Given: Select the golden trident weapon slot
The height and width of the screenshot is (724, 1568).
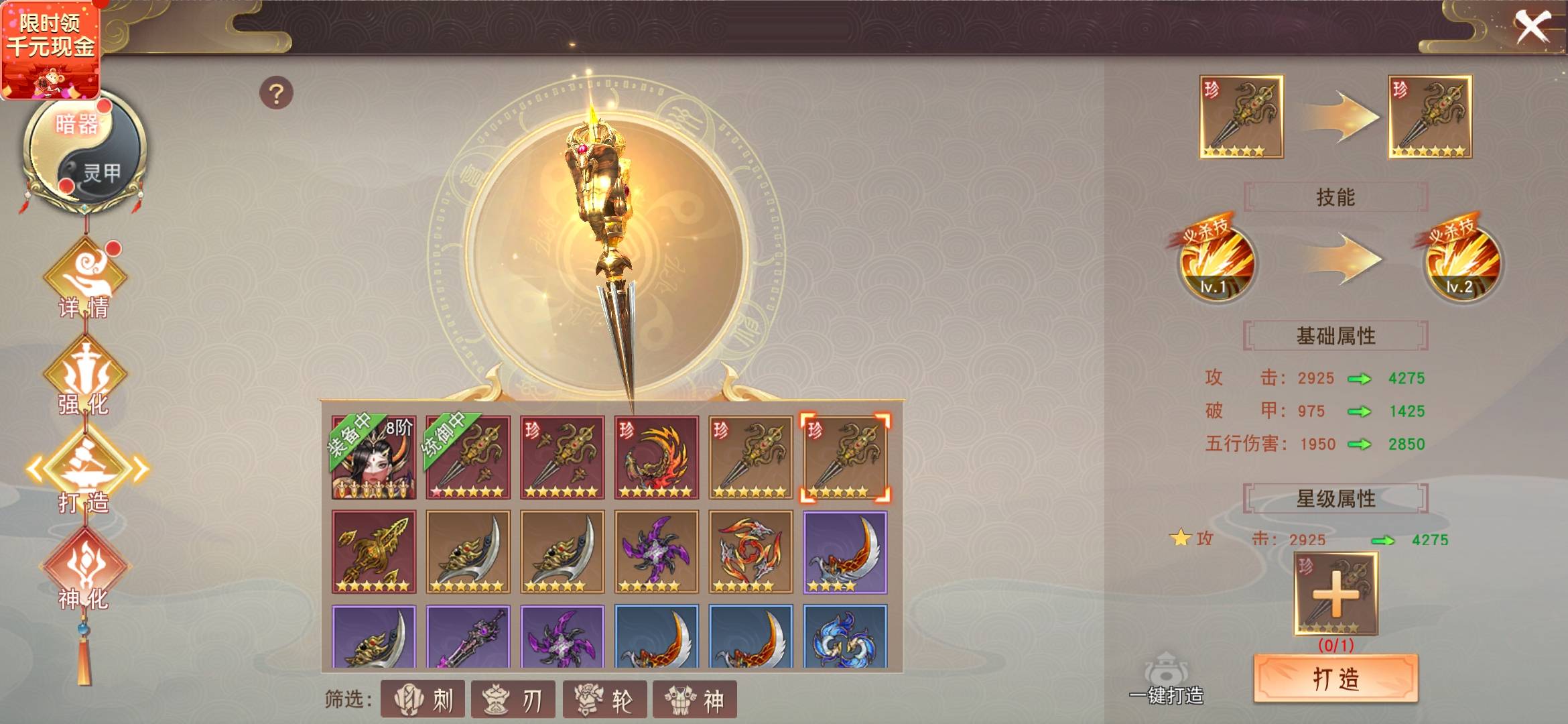Looking at the screenshot, I should (x=373, y=552).
